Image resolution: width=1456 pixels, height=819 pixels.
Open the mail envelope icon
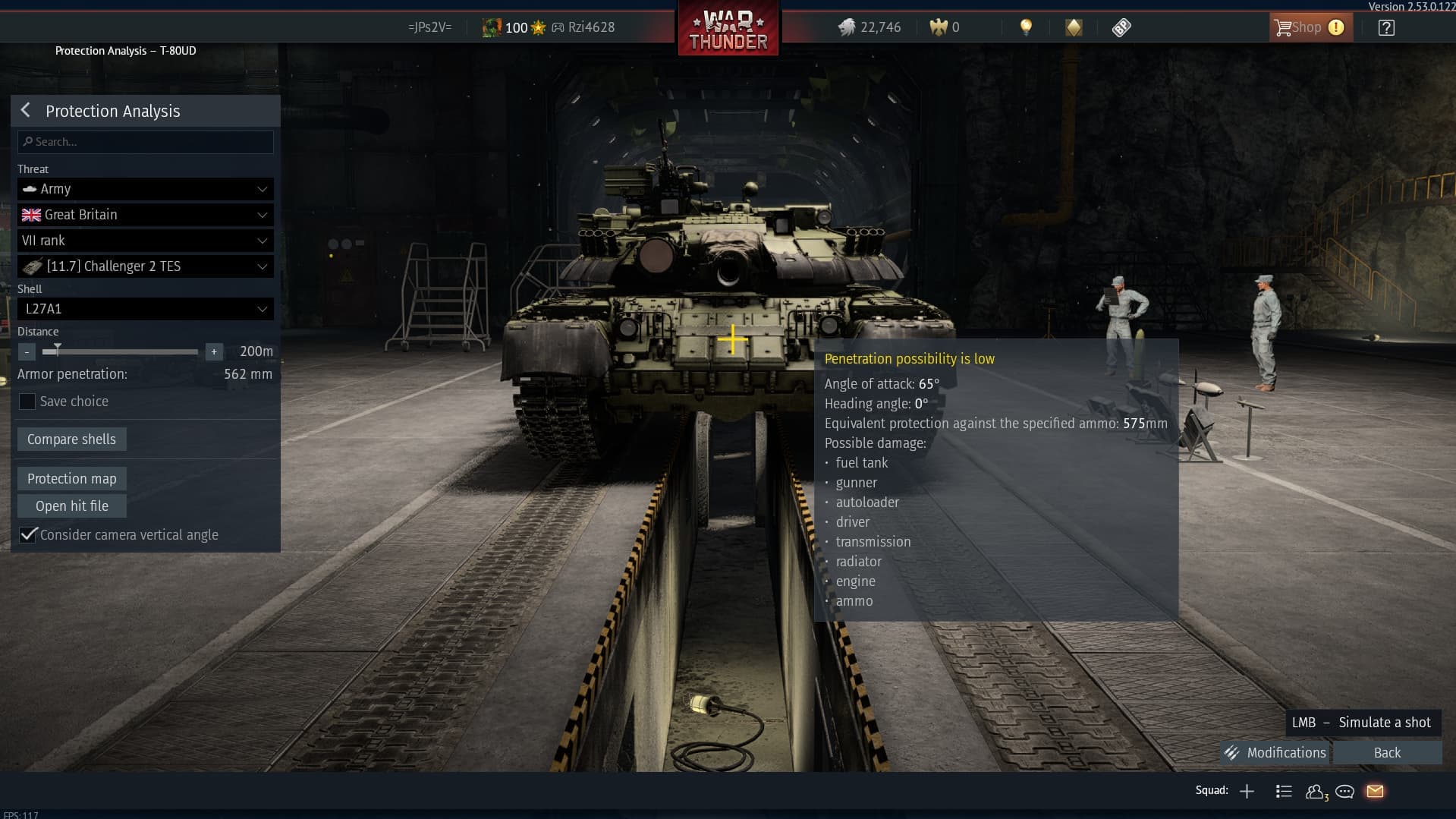pyautogui.click(x=1375, y=792)
